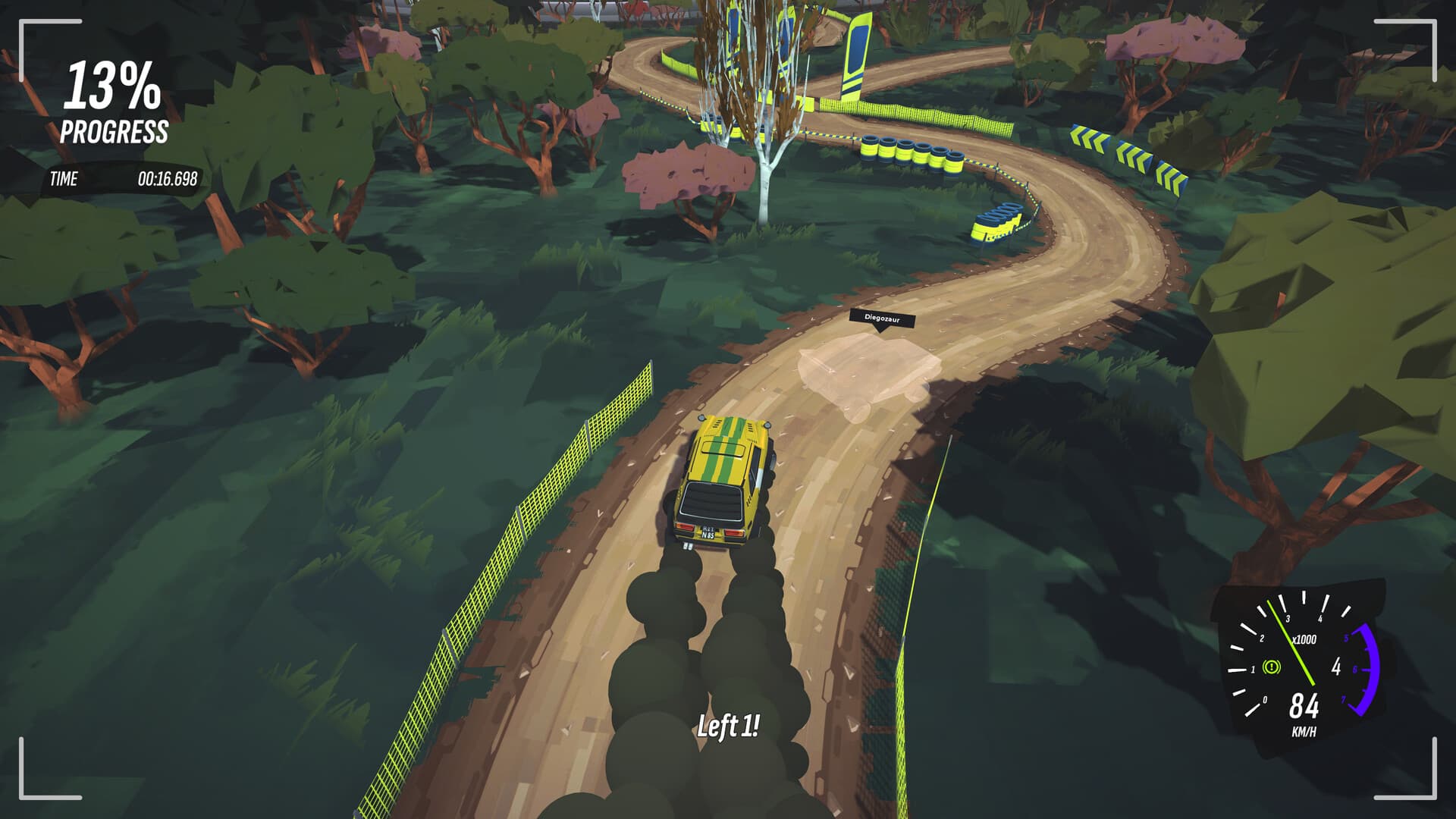The height and width of the screenshot is (819, 1456).
Task: Select the PROGRESS text under 13%
Action: tap(114, 131)
